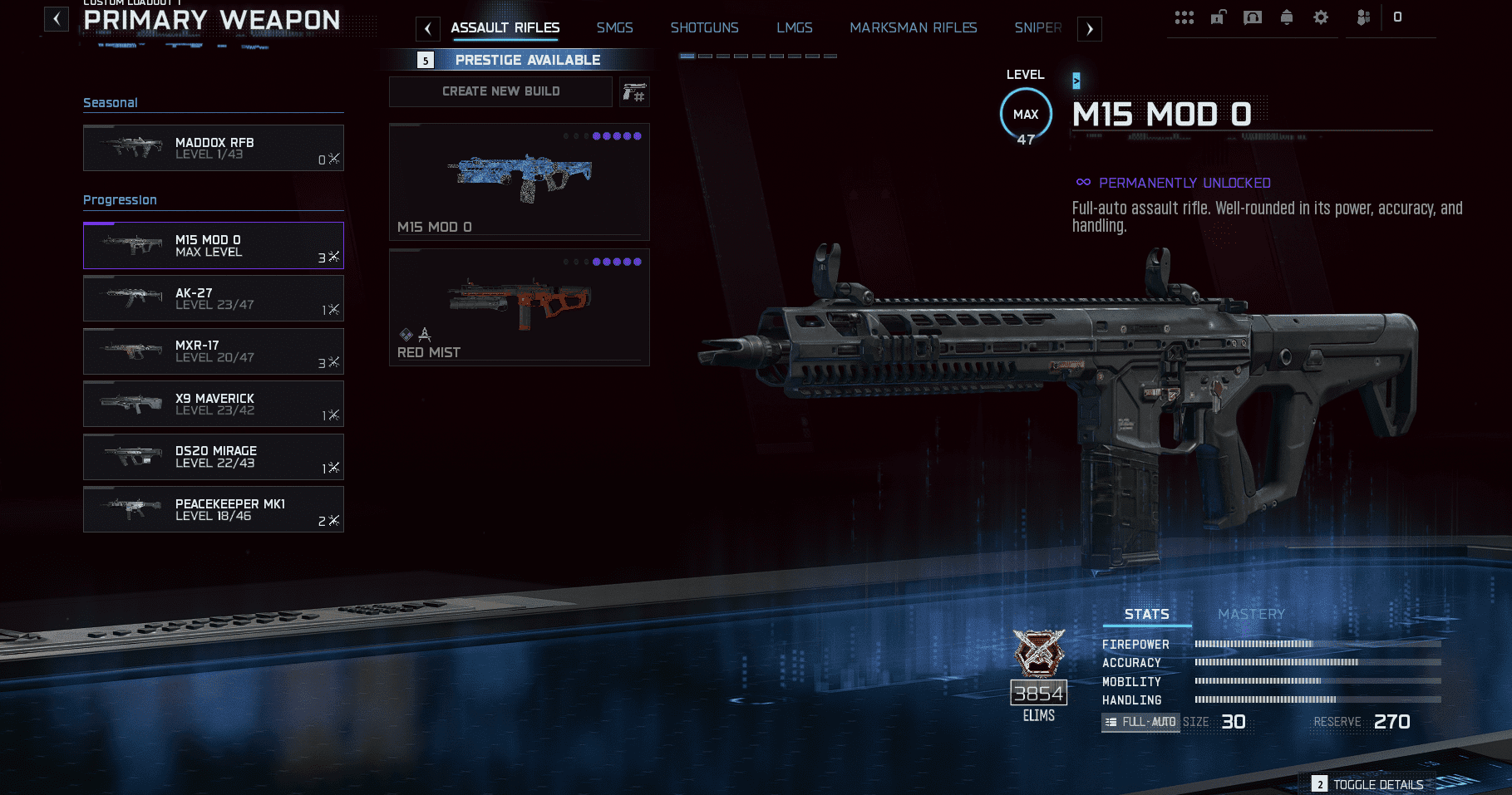
Task: Click the right arrow past weapon categories
Action: [x=1090, y=29]
